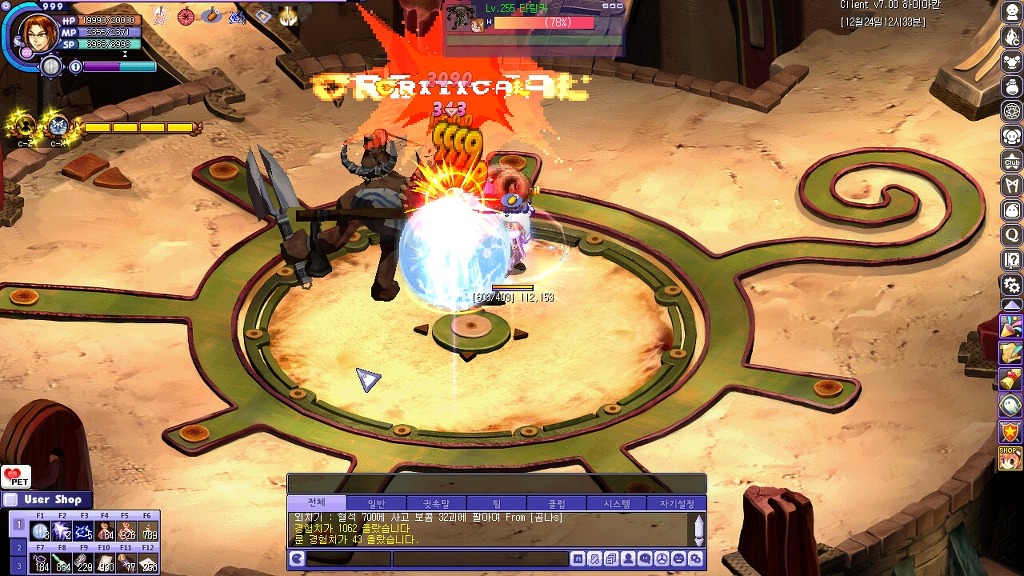Open the gear options icon in side menu
The image size is (1024, 576).
[x=1012, y=285]
